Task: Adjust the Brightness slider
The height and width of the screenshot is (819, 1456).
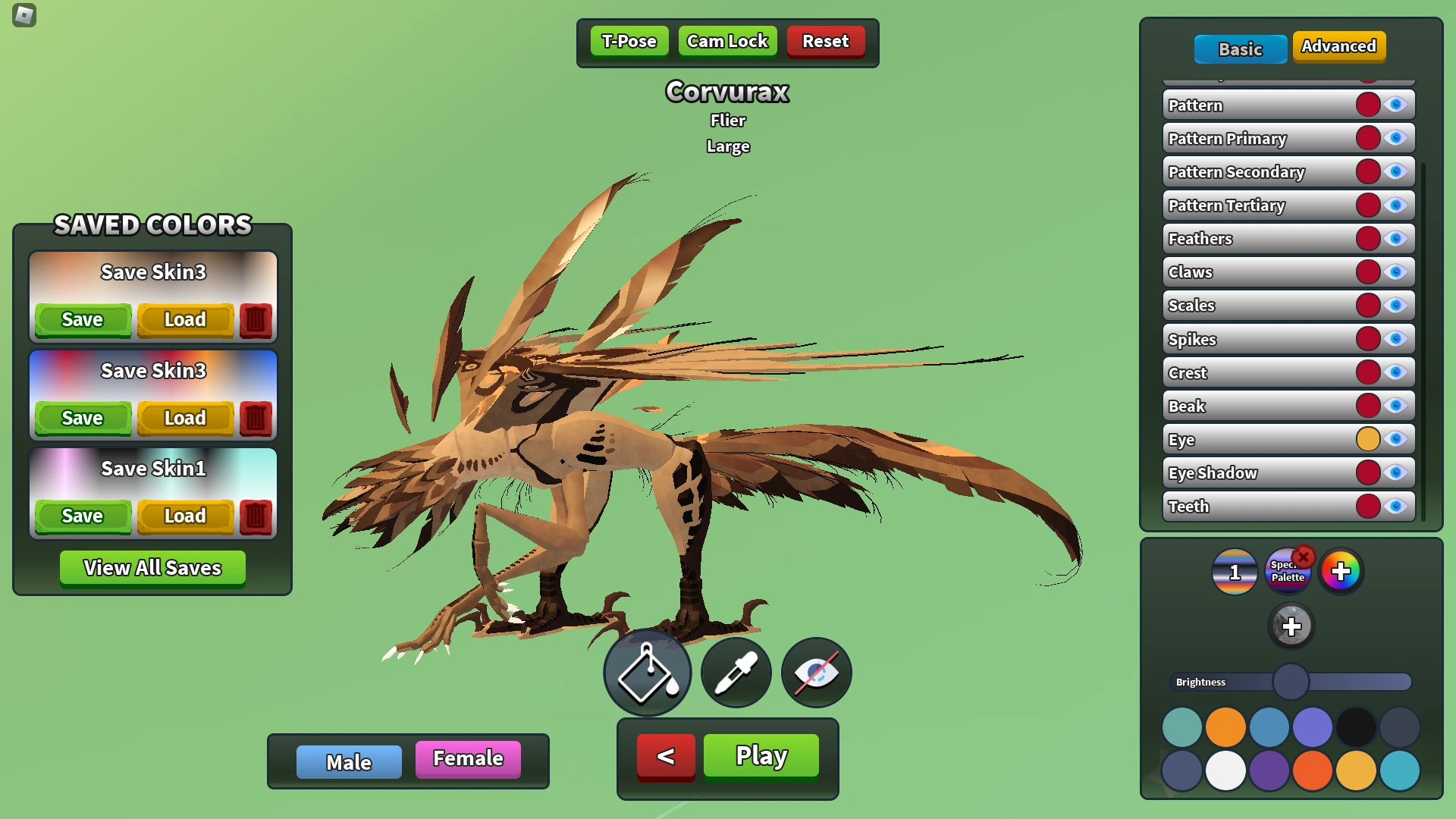Action: (x=1290, y=682)
